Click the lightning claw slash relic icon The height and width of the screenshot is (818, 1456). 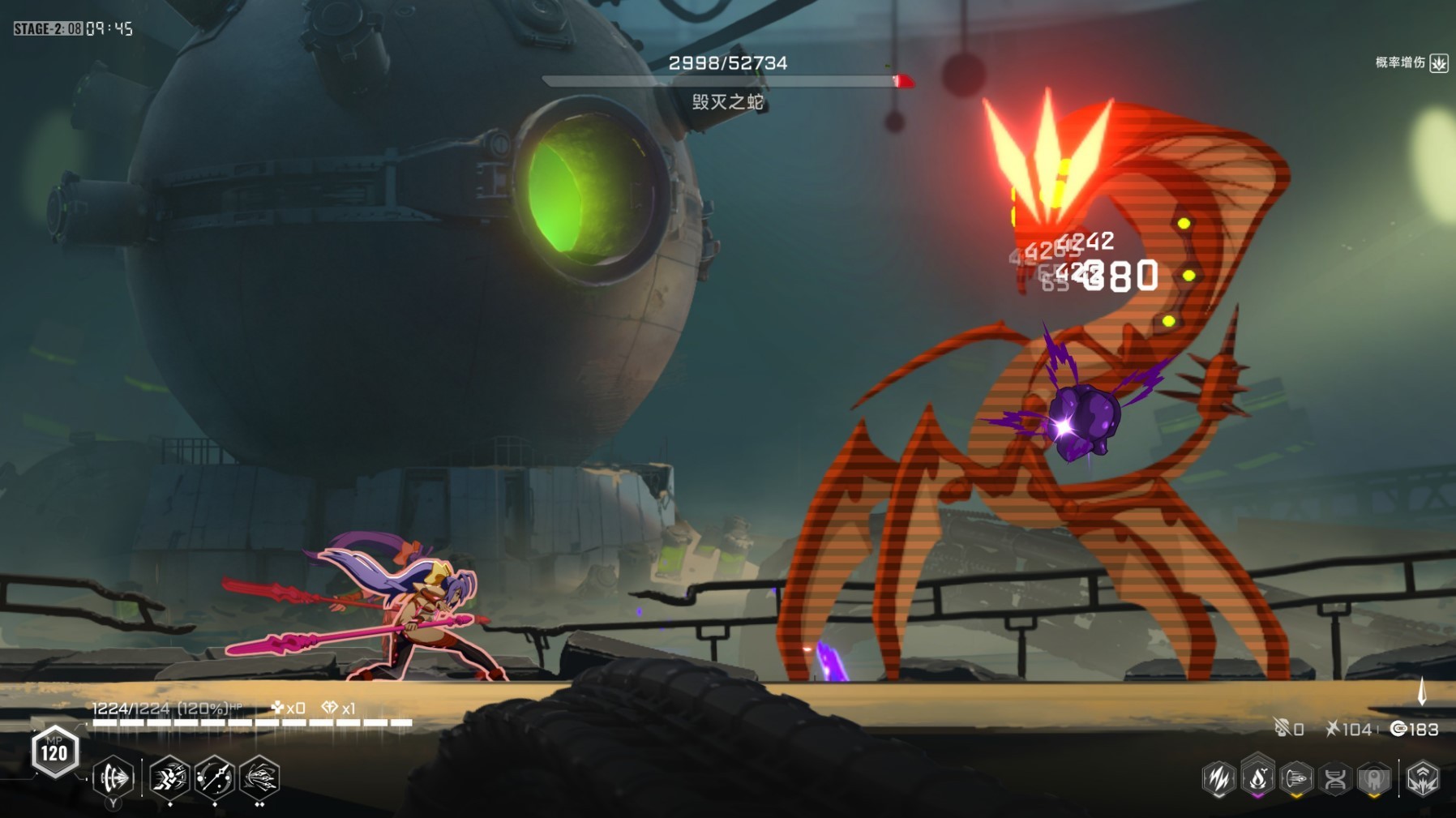point(1218,779)
